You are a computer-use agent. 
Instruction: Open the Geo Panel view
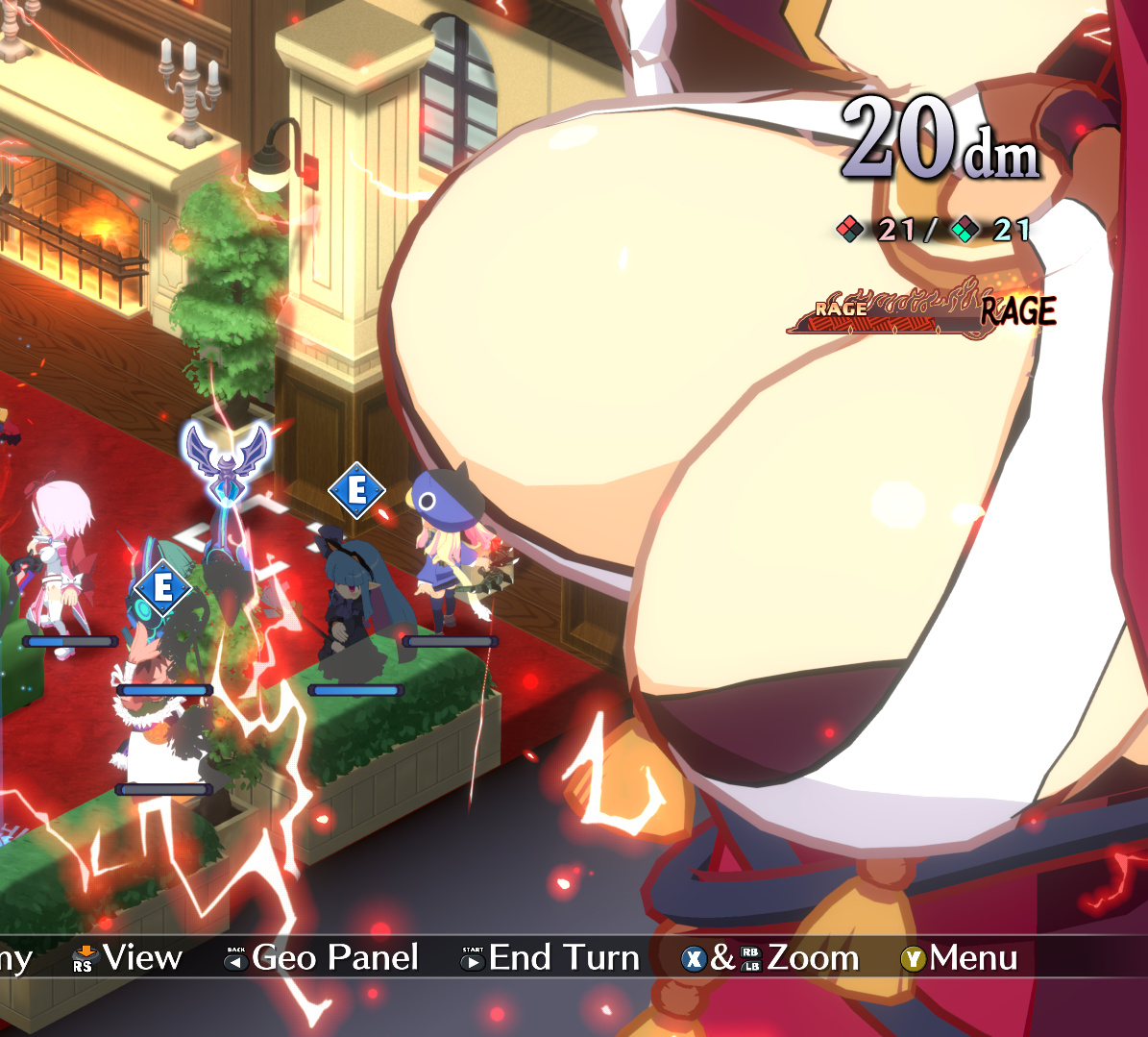[322, 958]
